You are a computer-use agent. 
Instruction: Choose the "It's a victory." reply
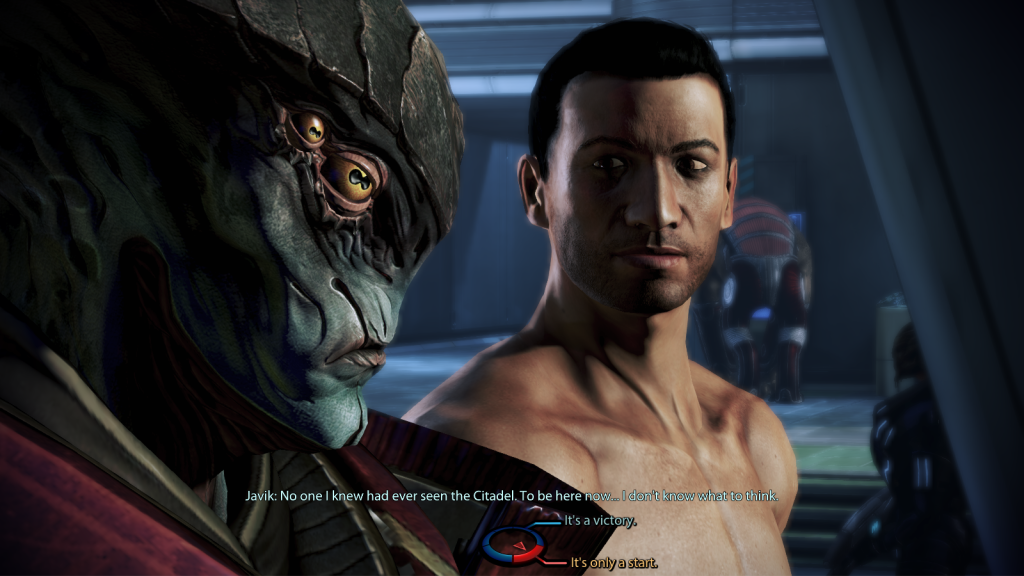tap(600, 522)
